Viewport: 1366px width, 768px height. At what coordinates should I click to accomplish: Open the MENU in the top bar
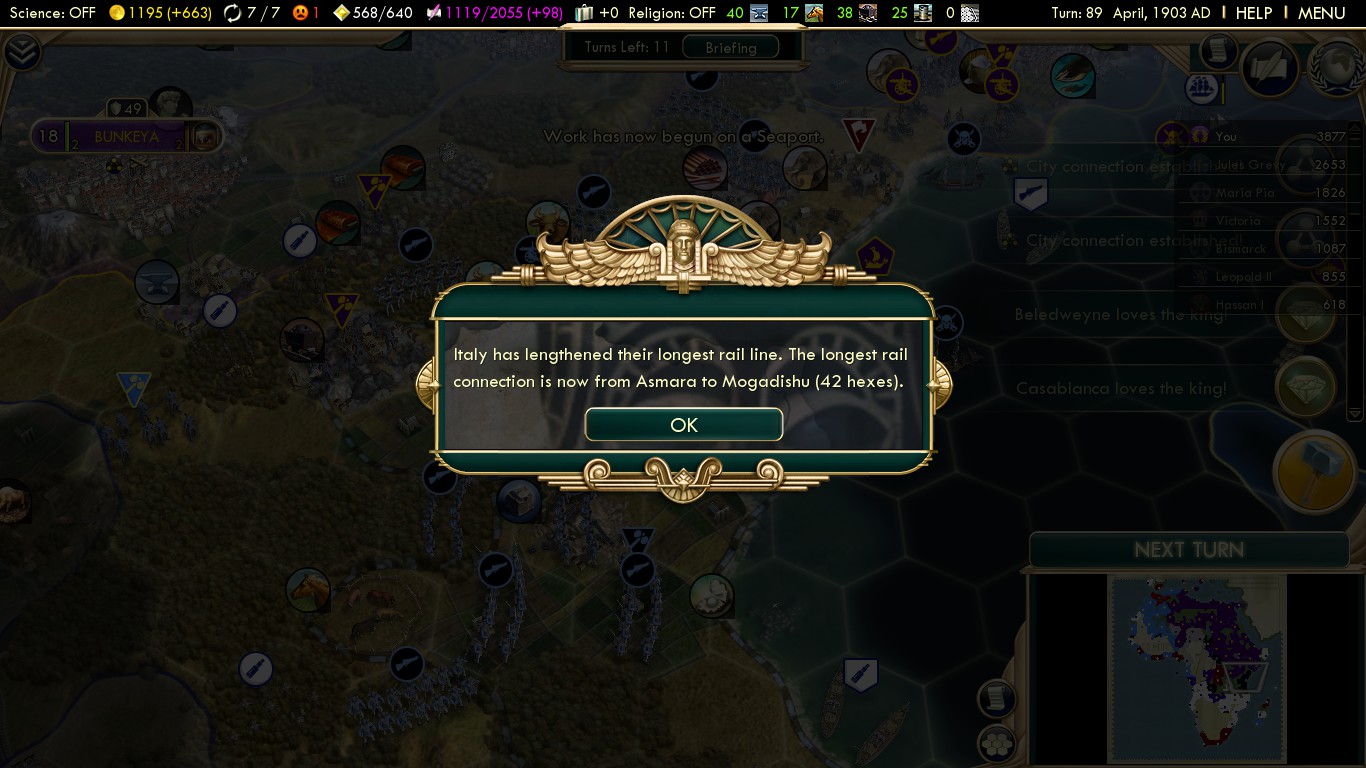[1321, 13]
